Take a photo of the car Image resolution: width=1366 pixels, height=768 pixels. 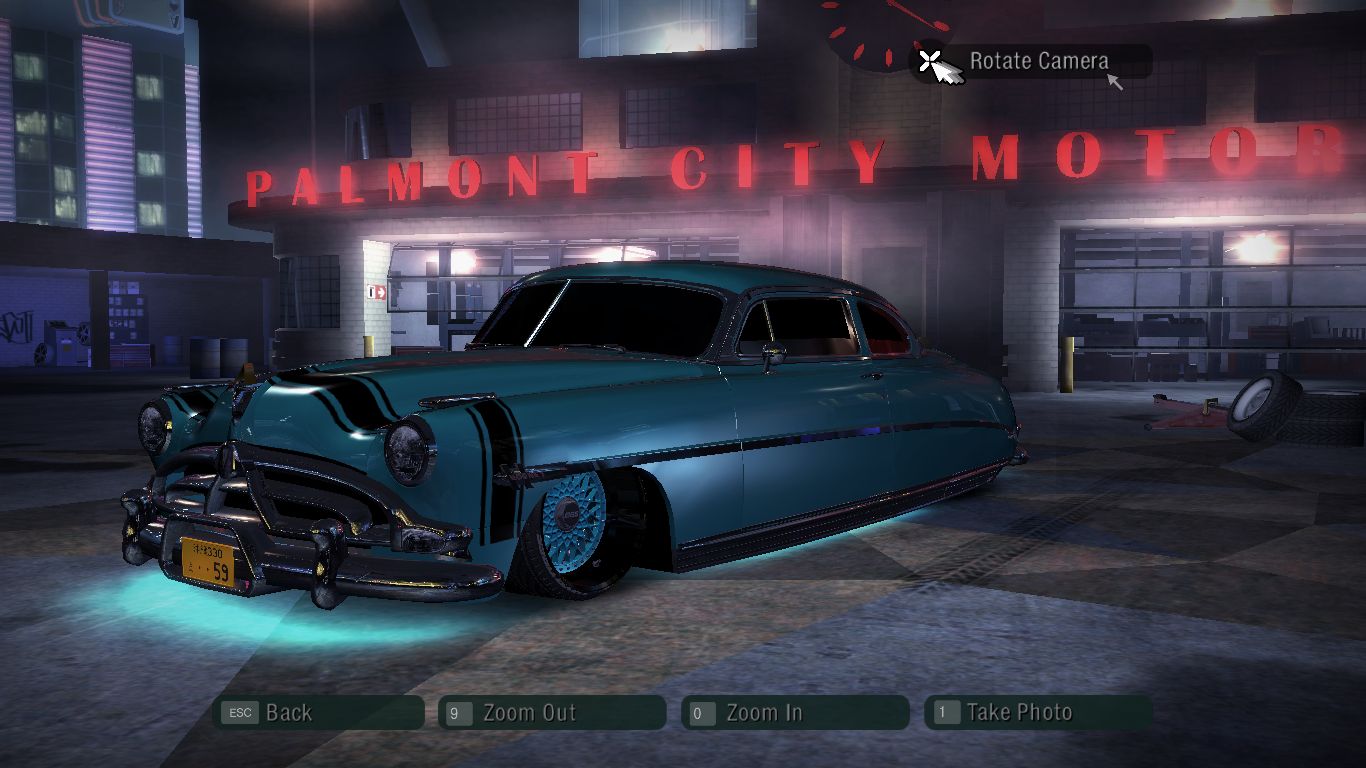tap(1037, 713)
